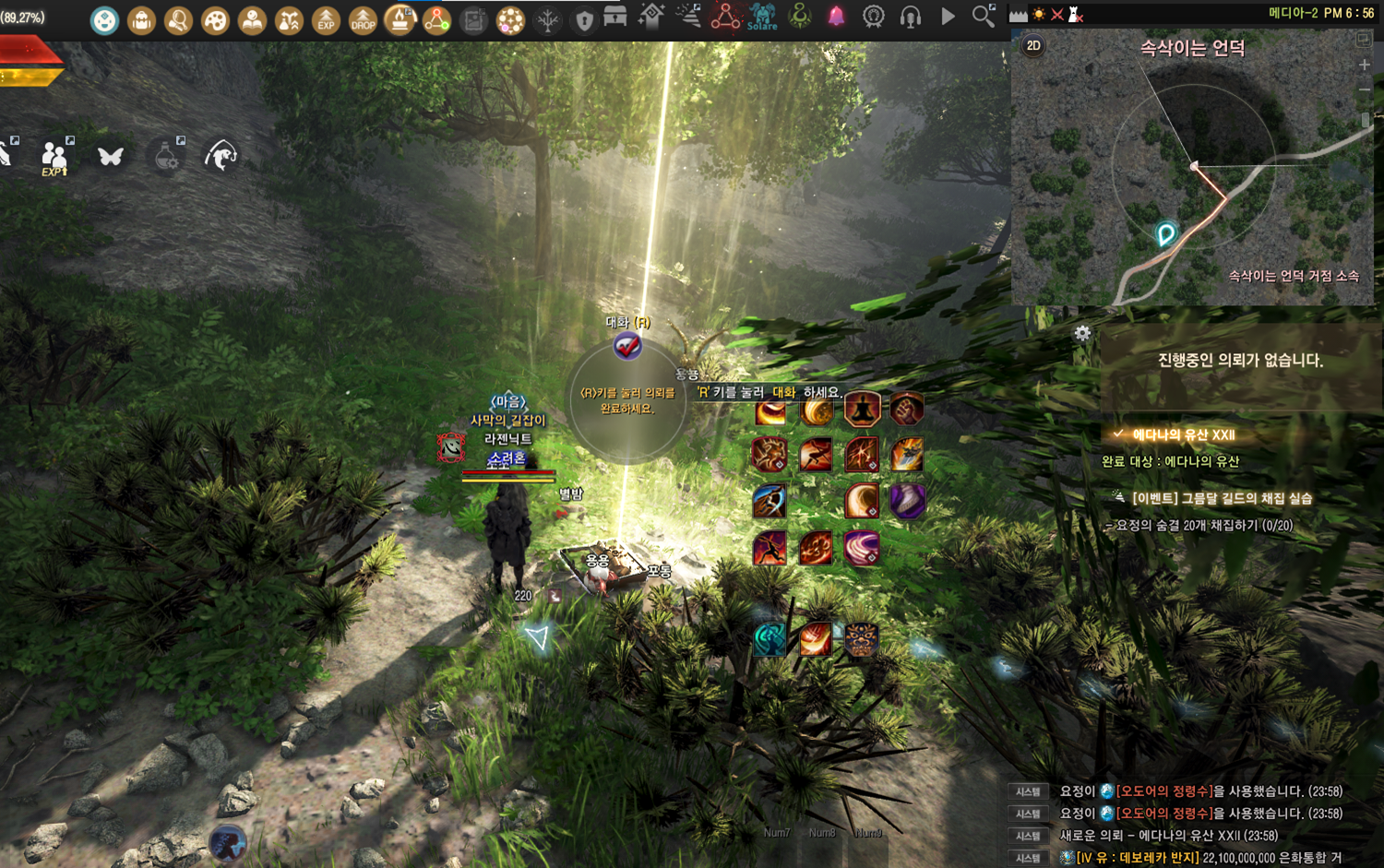Select the 에다나의 유산 XXII quest entry
1384x868 pixels.
coord(1183,434)
